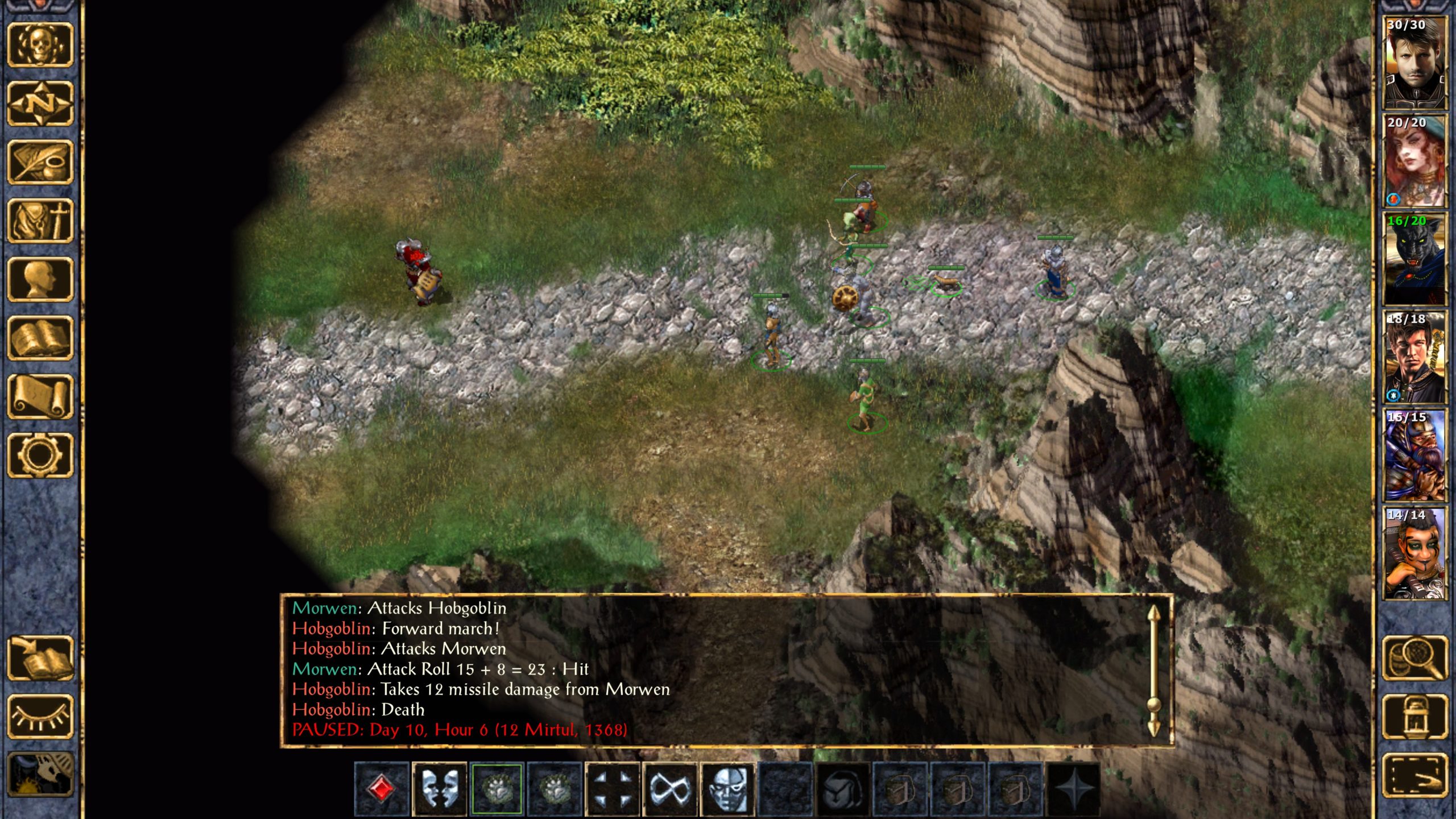Open the inventory with the backpack and sword button
This screenshot has width=1456, height=819.
point(40,221)
